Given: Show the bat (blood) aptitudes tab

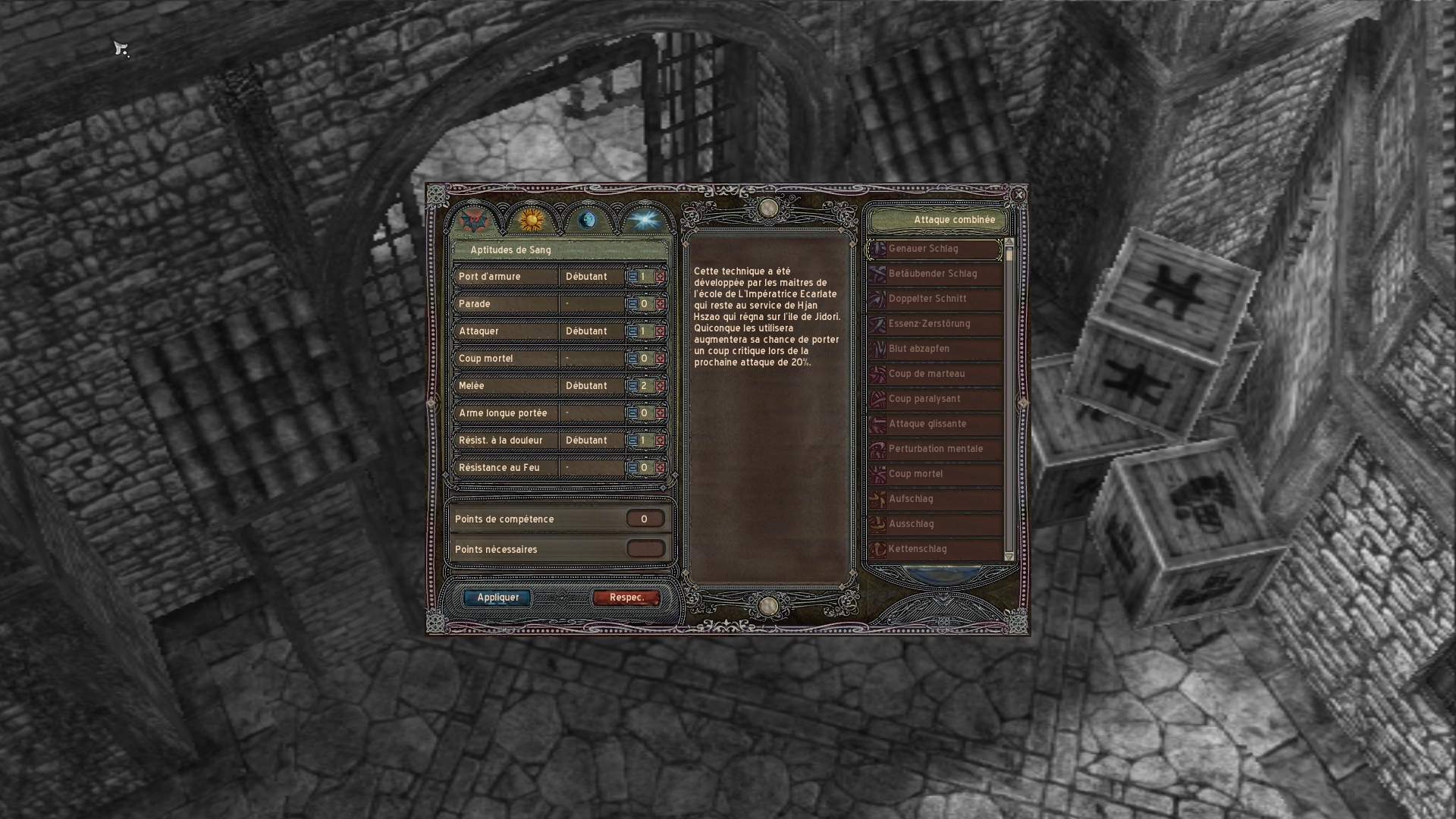Looking at the screenshot, I should coord(474,220).
